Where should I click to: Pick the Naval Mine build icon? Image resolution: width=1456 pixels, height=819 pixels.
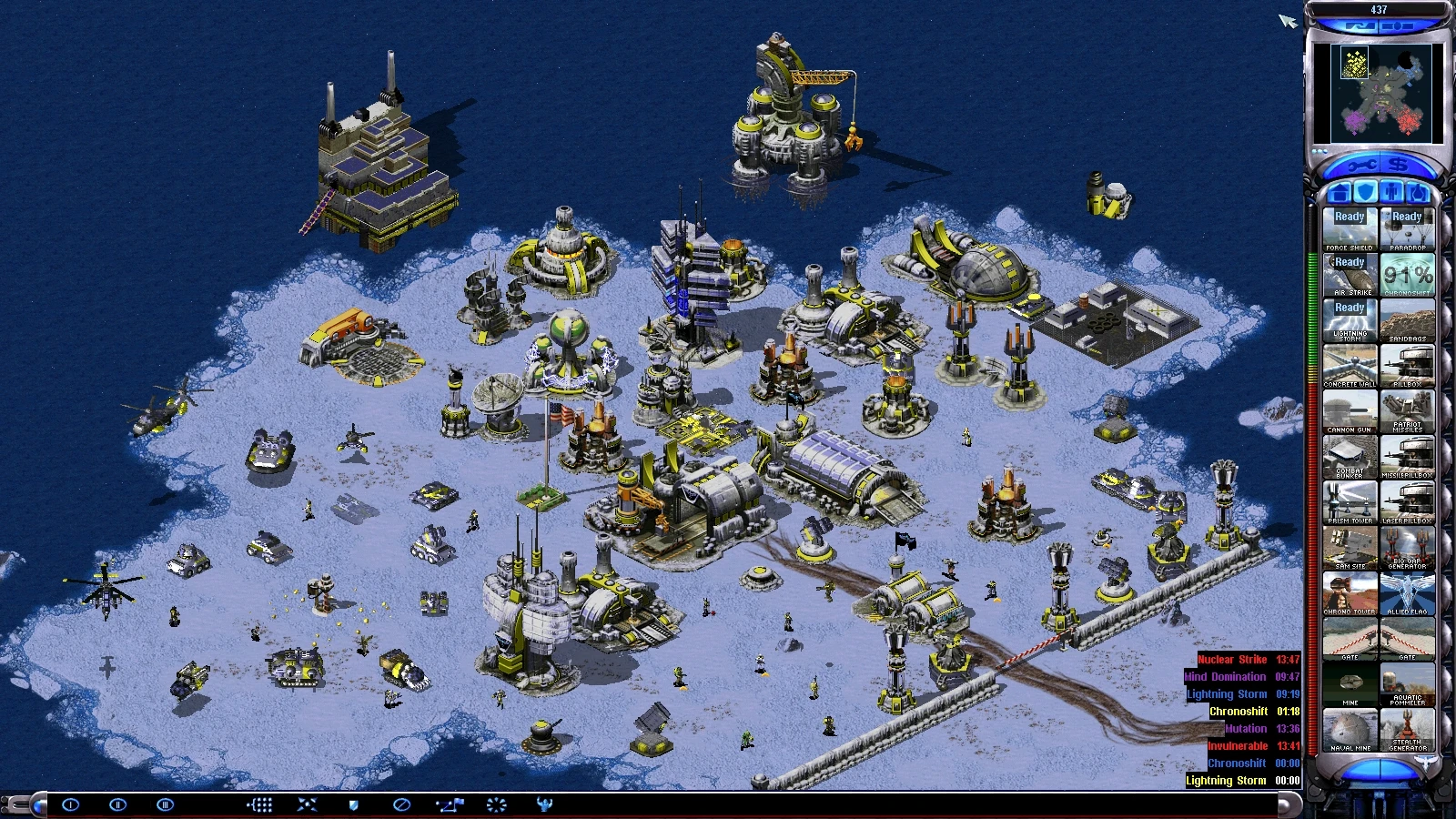(1350, 730)
